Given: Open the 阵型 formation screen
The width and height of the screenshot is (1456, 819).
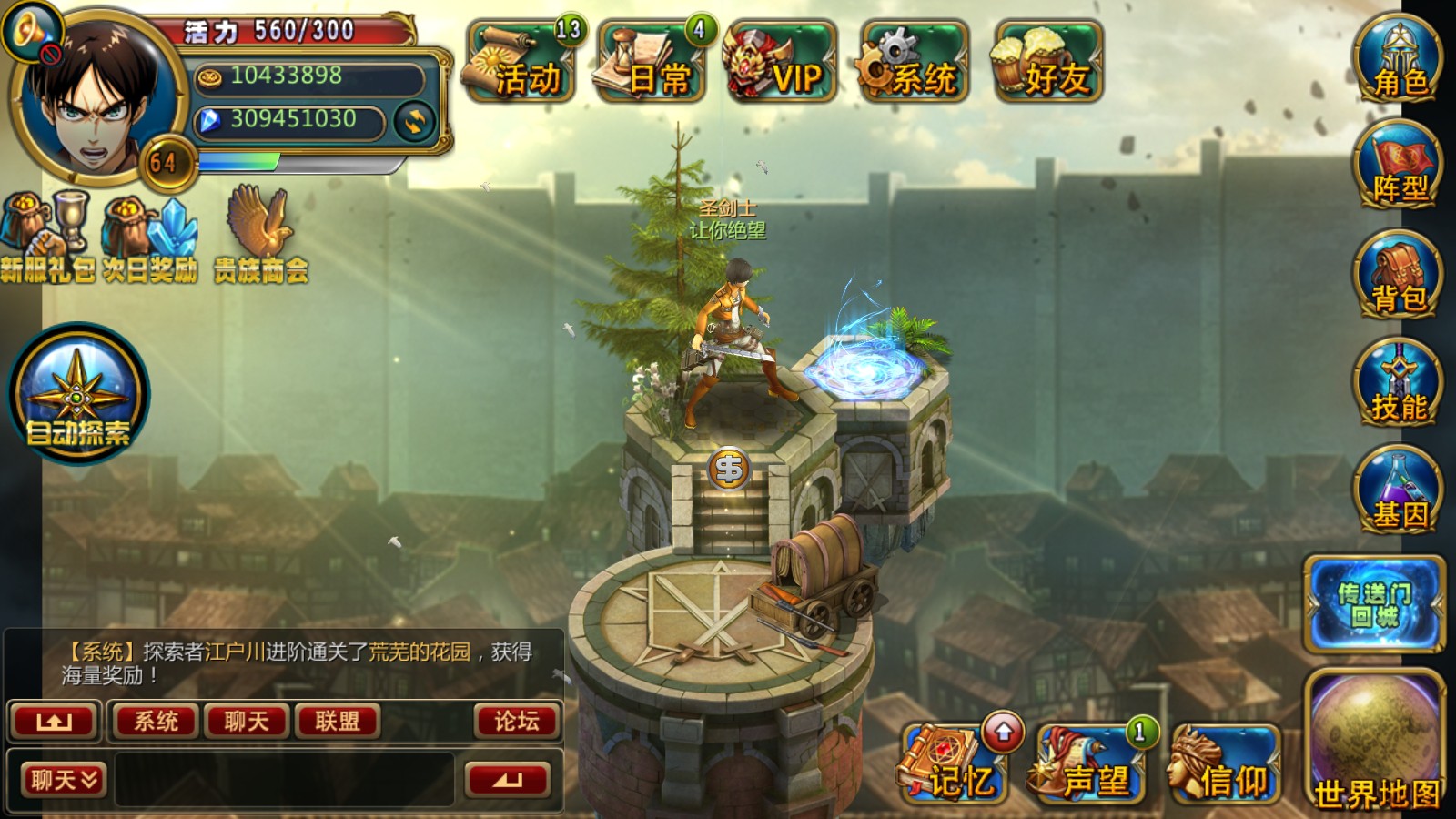Looking at the screenshot, I should click(1398, 165).
